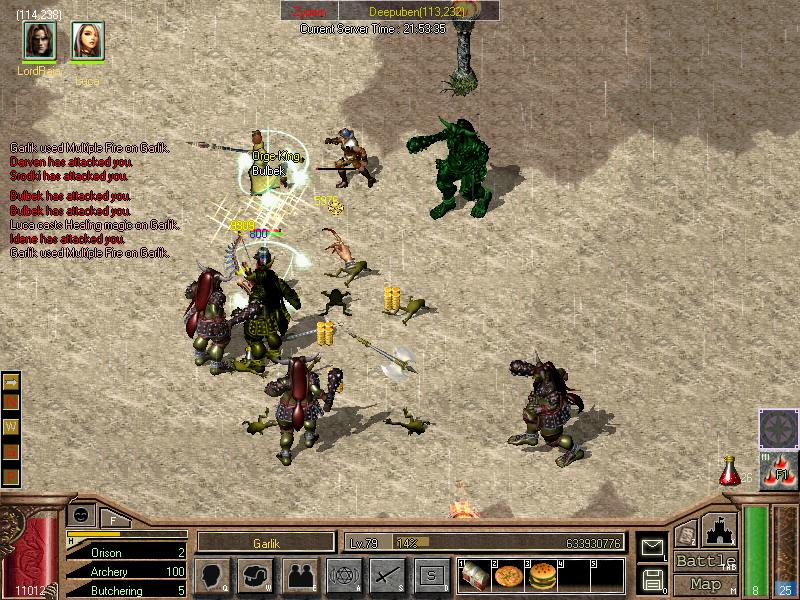Click the smiley face emote button
The height and width of the screenshot is (600, 800).
pyautogui.click(x=79, y=515)
